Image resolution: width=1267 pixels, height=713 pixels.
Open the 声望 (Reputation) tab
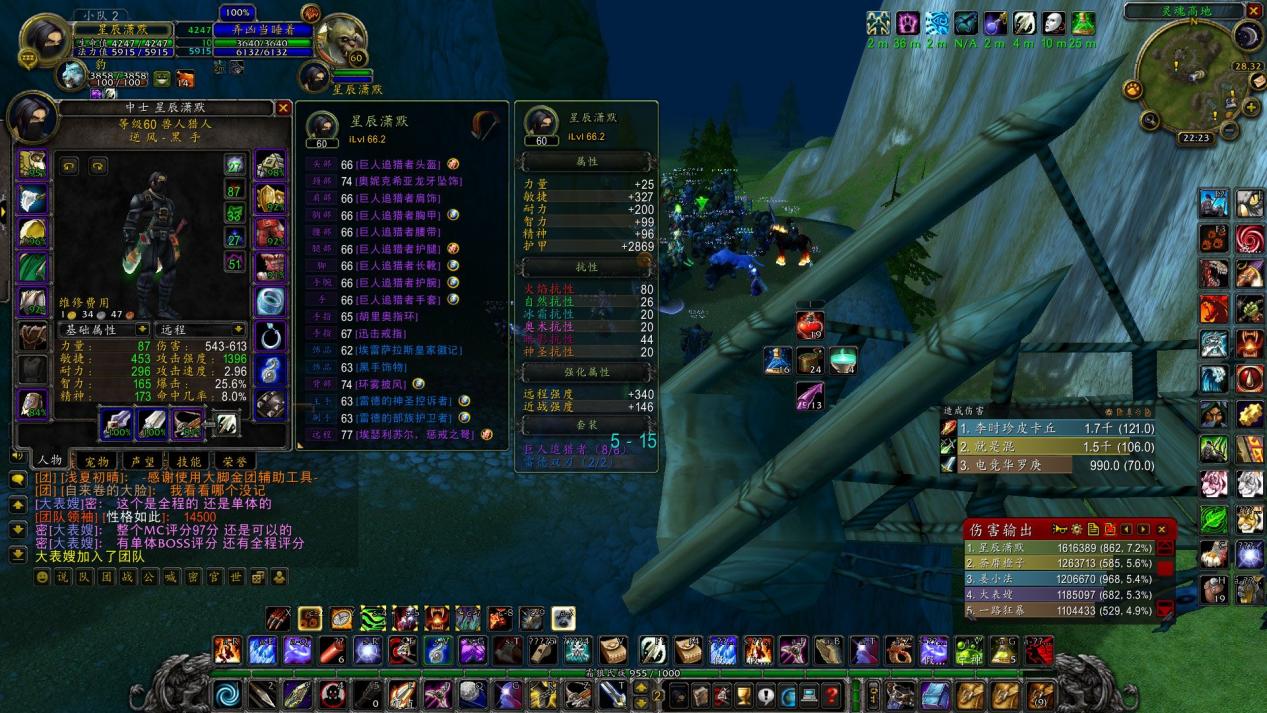[142, 462]
